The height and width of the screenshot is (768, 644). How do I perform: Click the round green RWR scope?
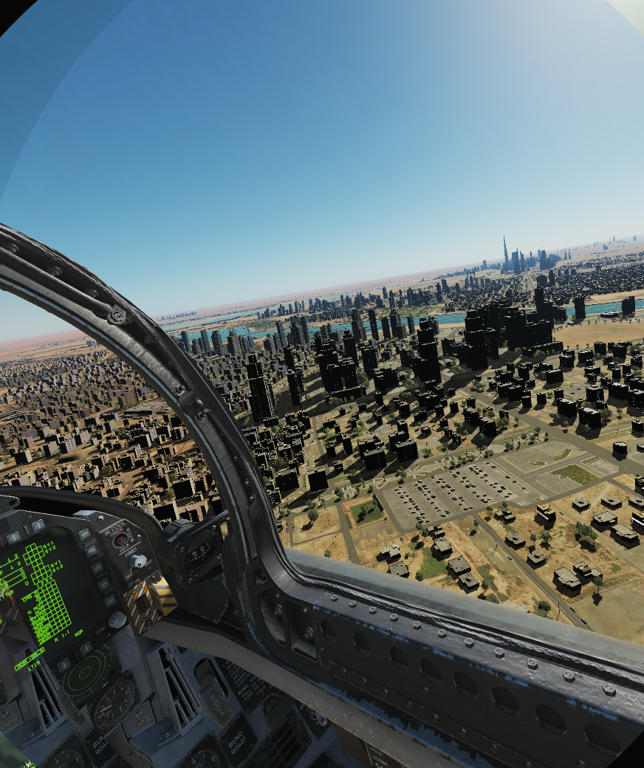click(x=86, y=673)
